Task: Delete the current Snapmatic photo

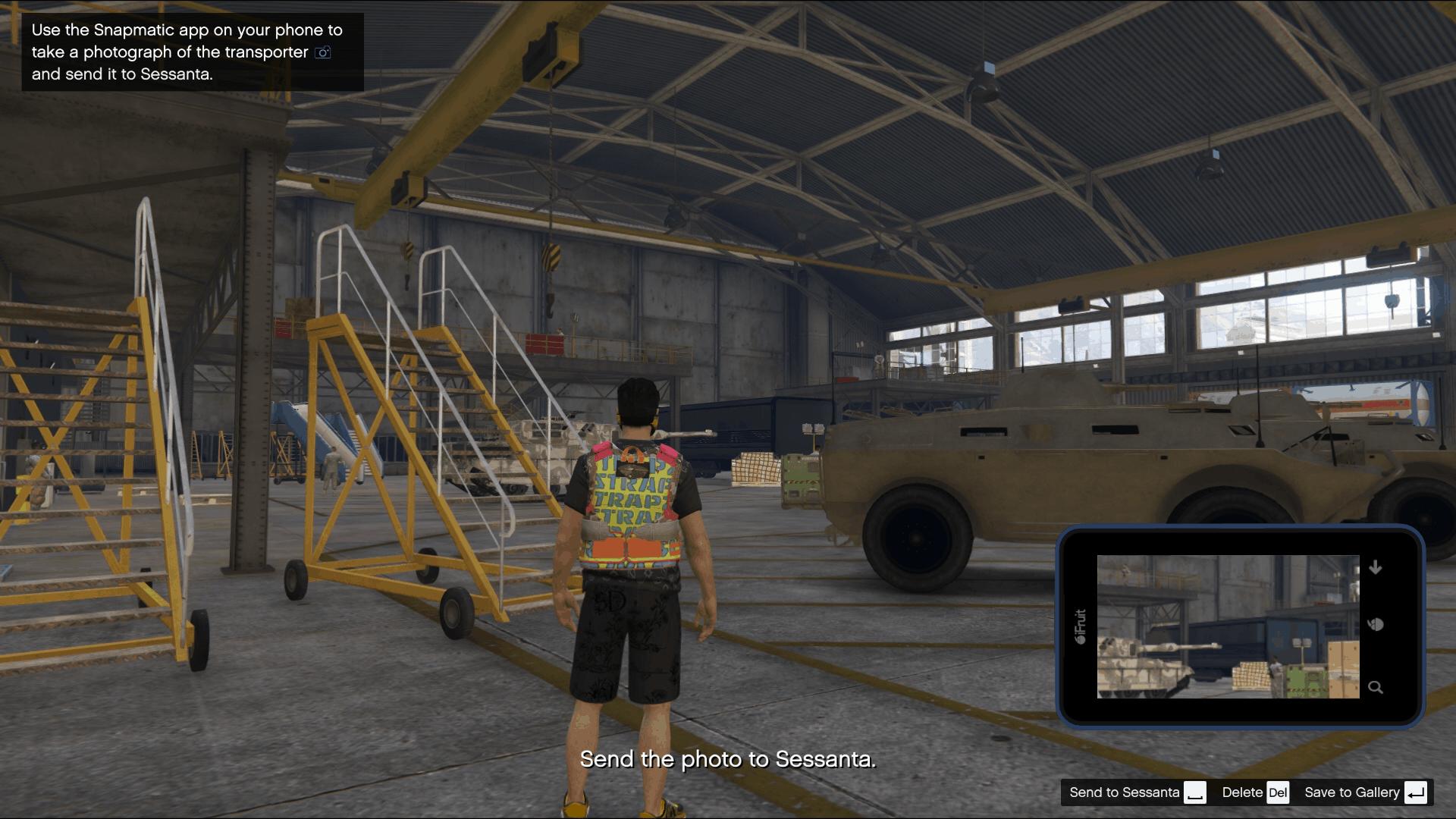Action: (1243, 792)
